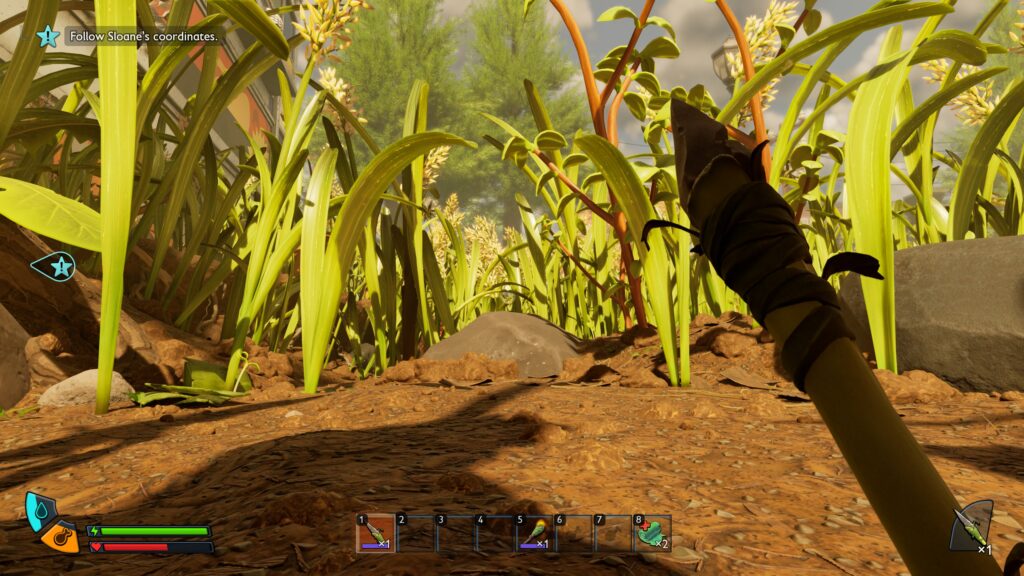Select the spear in hotbar slot 1
The height and width of the screenshot is (576, 1024).
[x=376, y=533]
